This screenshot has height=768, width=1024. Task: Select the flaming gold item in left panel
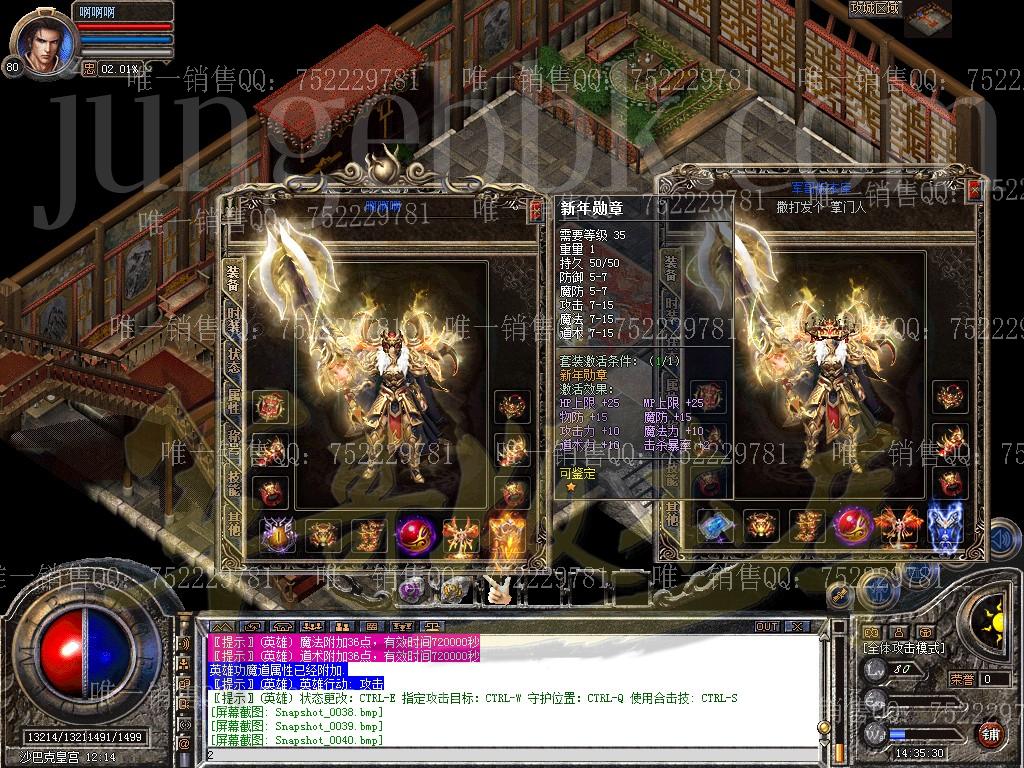[x=506, y=535]
